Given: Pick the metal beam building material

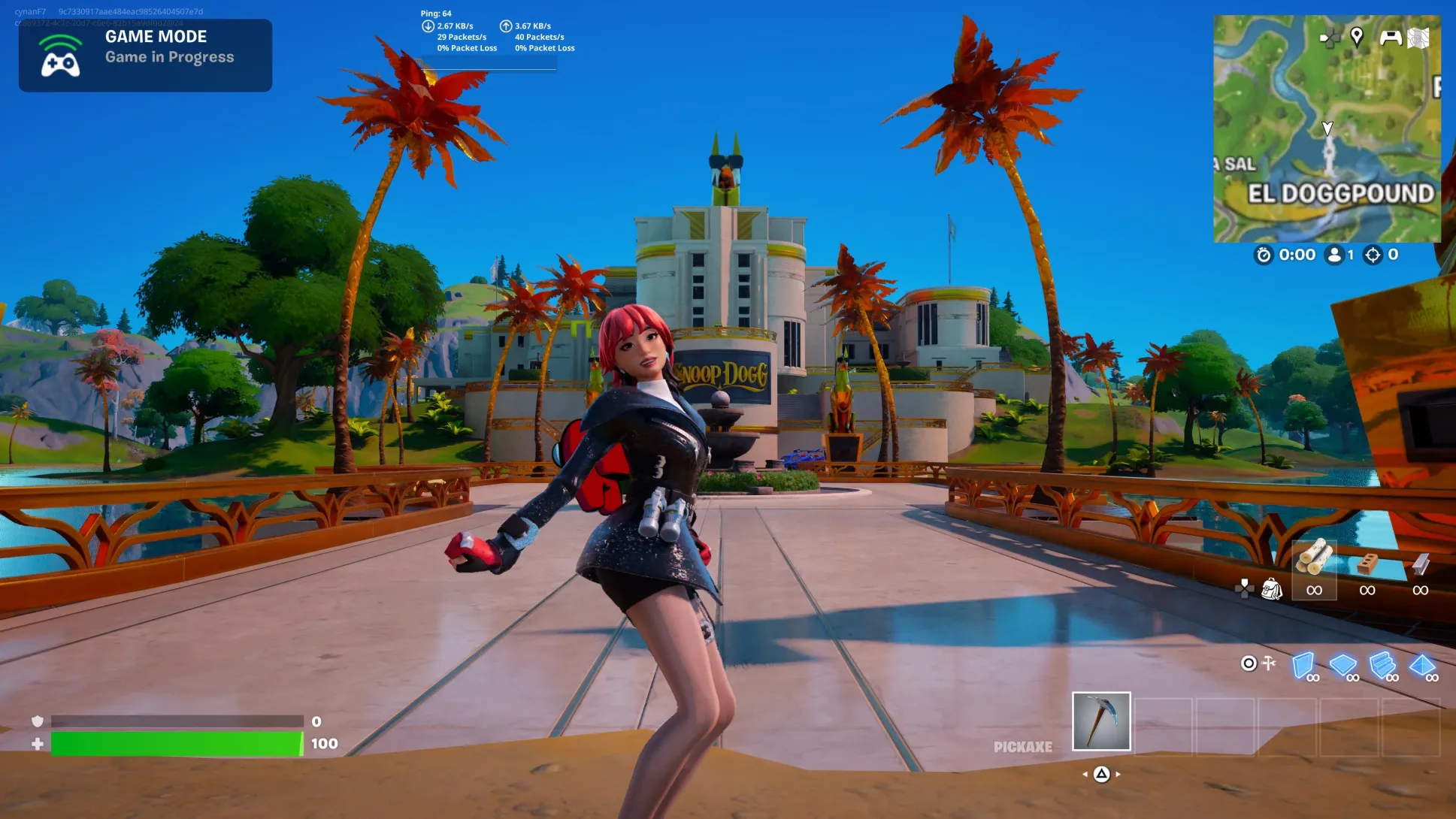Looking at the screenshot, I should pyautogui.click(x=1420, y=563).
